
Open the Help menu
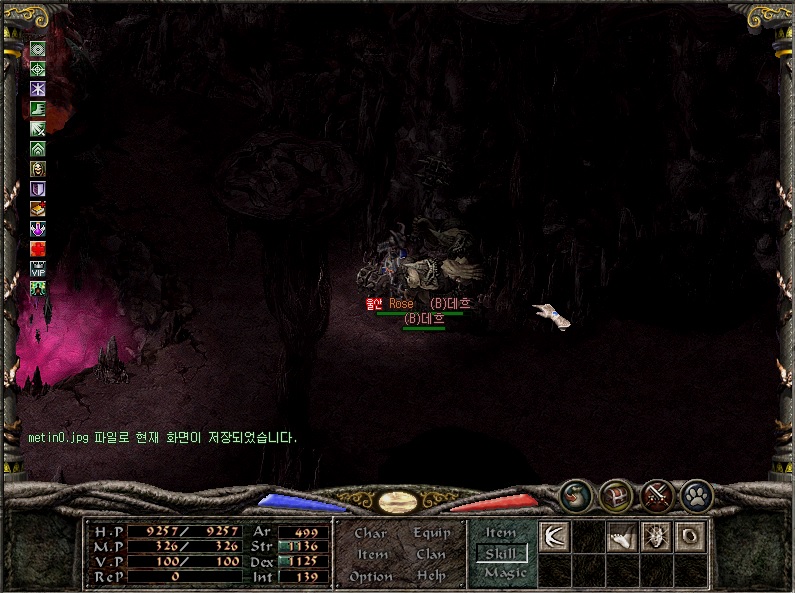point(430,576)
